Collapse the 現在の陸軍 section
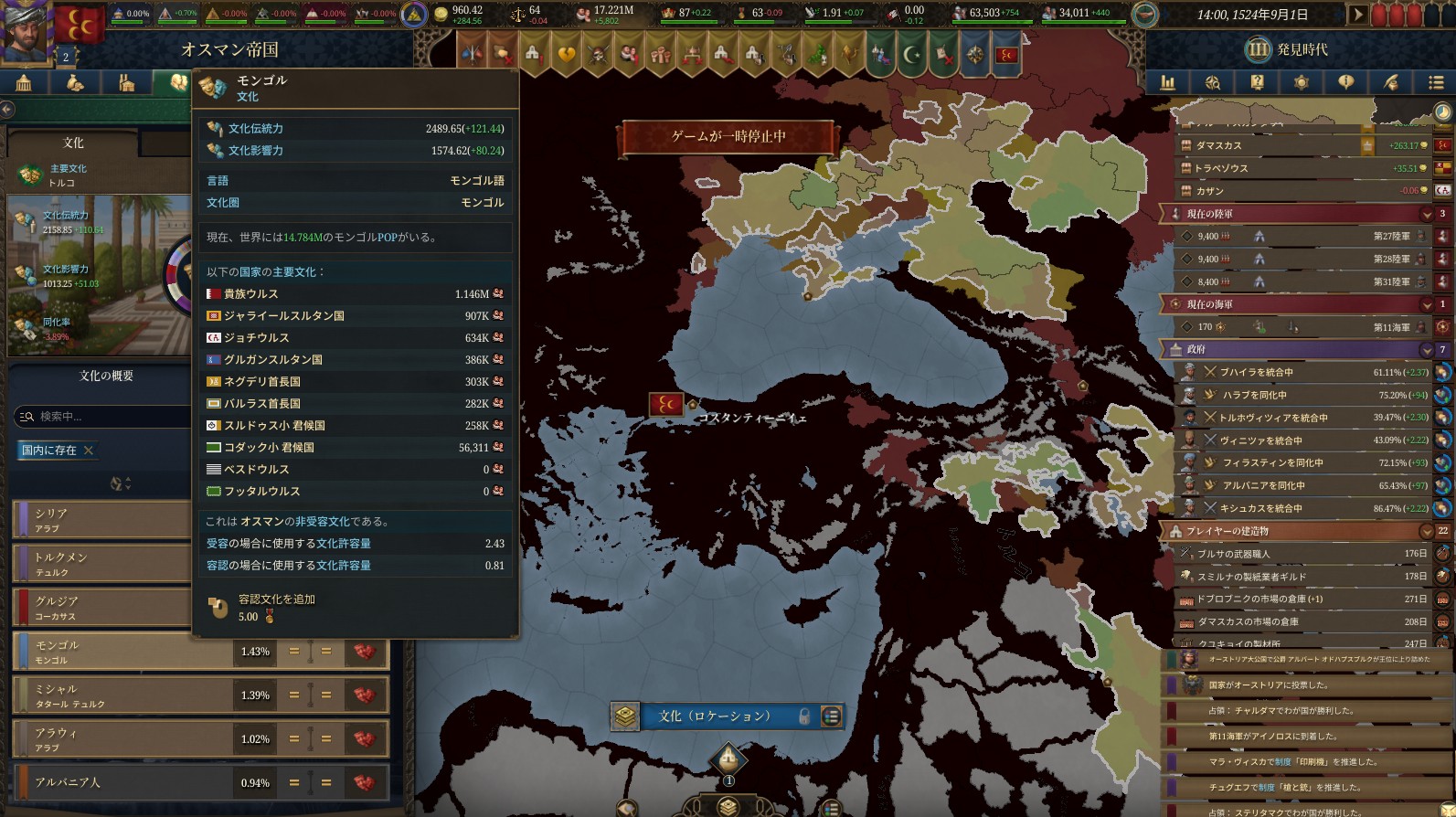The width and height of the screenshot is (1456, 817). point(1426,214)
